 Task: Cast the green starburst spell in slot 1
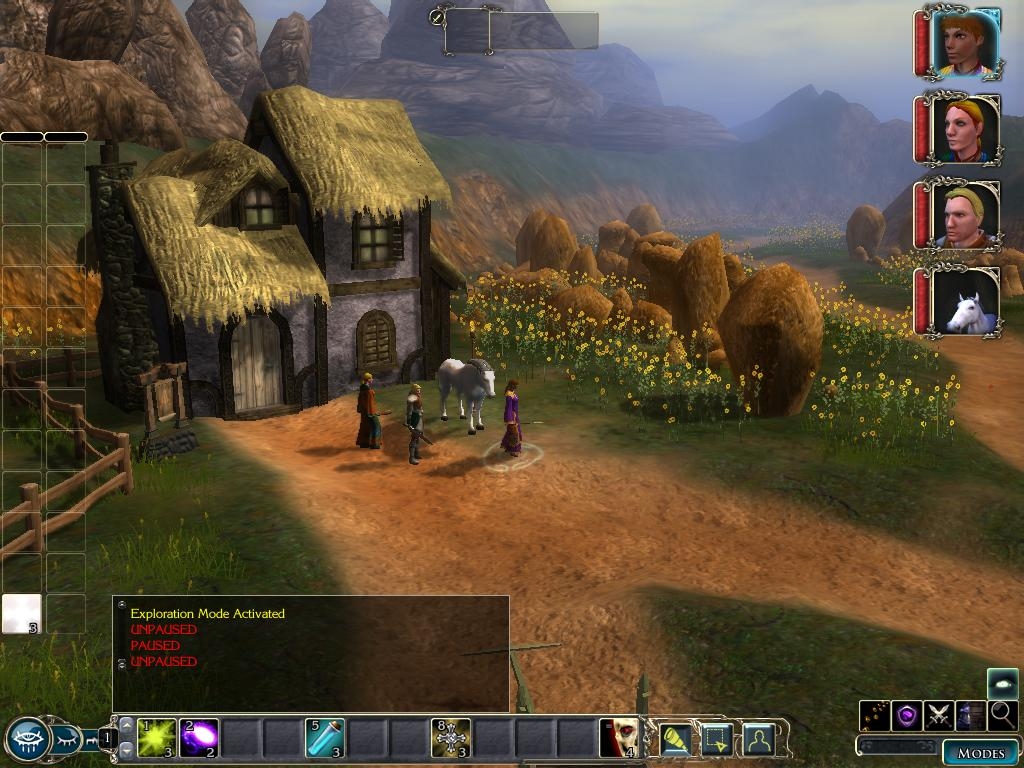coord(157,738)
